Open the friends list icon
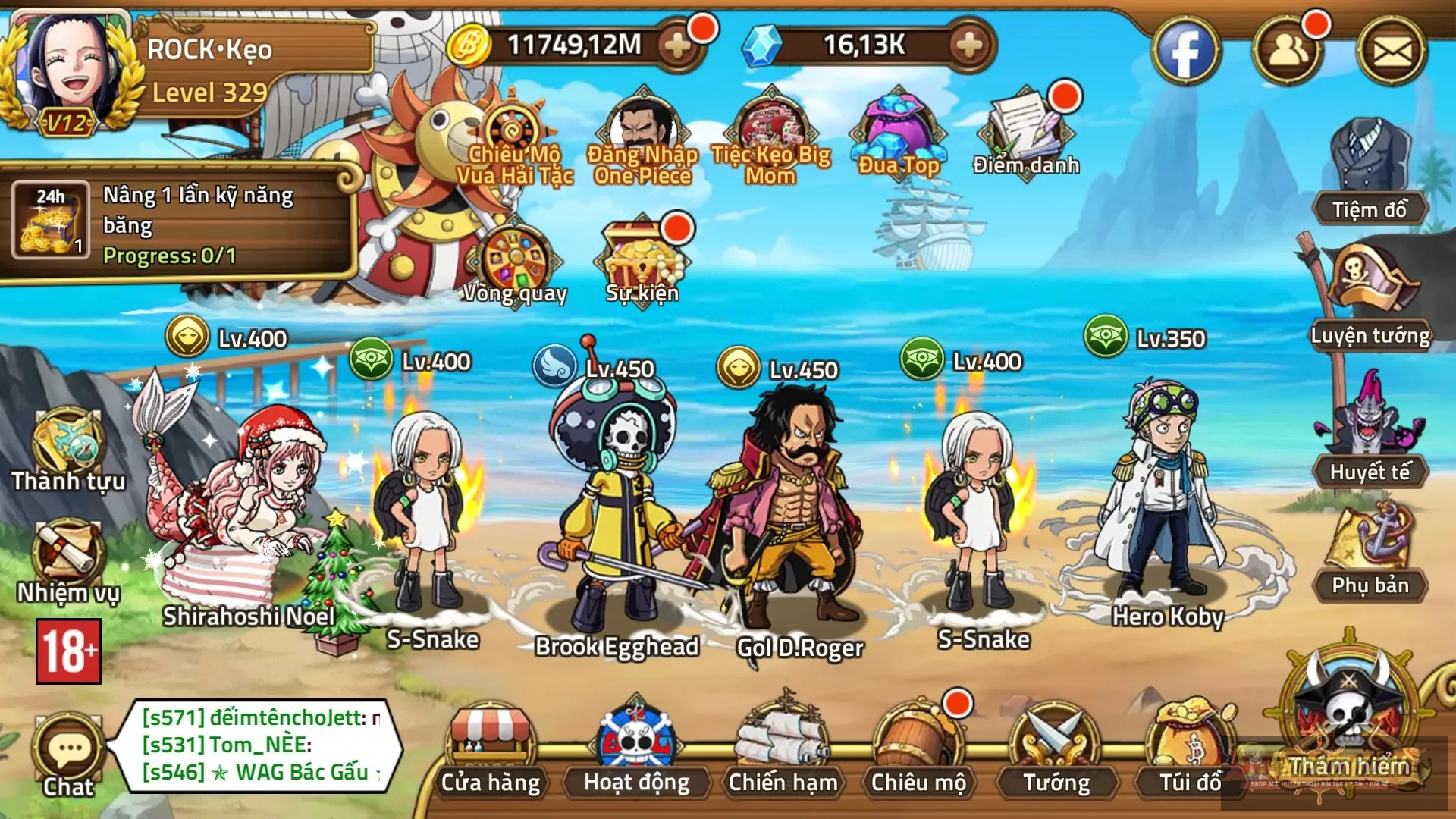1456x819 pixels. [1287, 52]
